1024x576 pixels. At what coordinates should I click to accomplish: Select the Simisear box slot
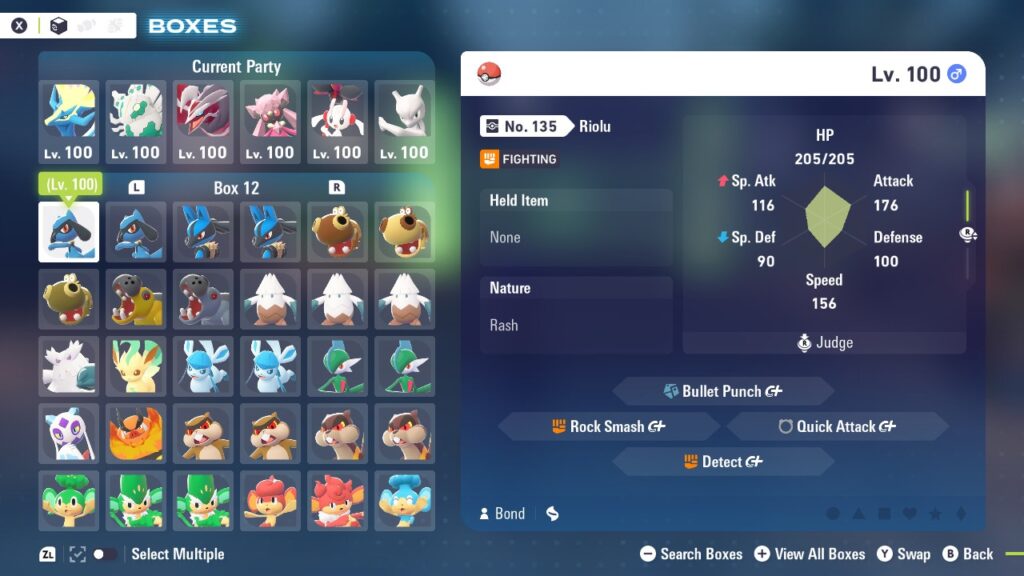[x=337, y=499]
